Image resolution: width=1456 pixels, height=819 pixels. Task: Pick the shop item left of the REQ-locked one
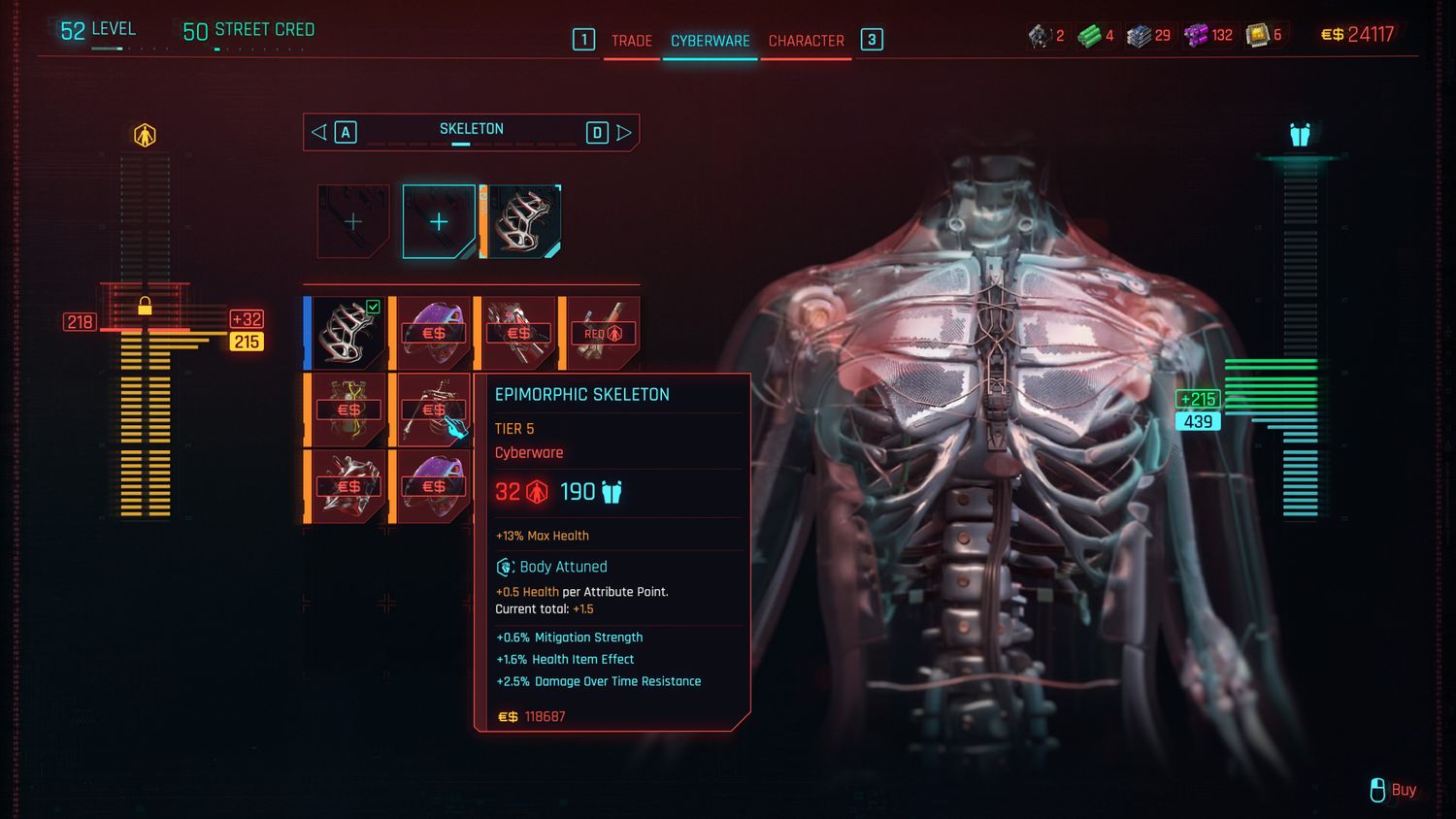(518, 333)
